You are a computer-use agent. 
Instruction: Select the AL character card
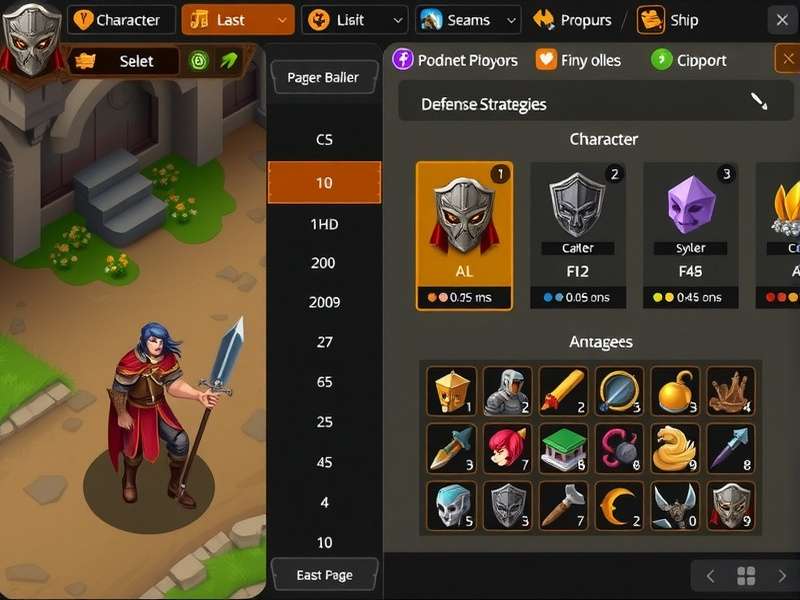(x=464, y=236)
